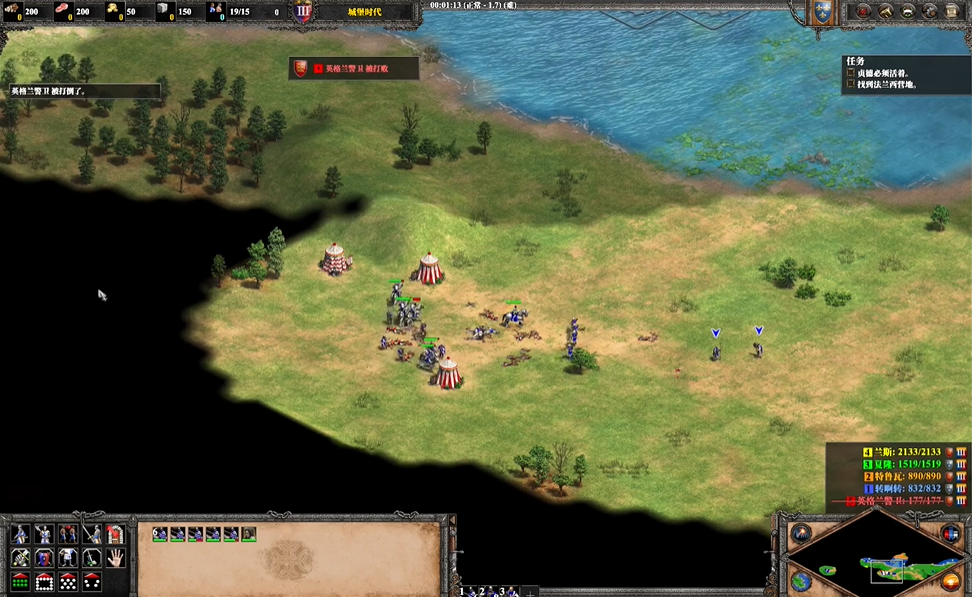Click the blue fleur-de-lis civilization shield
The height and width of the screenshot is (597, 972).
pyautogui.click(x=821, y=11)
